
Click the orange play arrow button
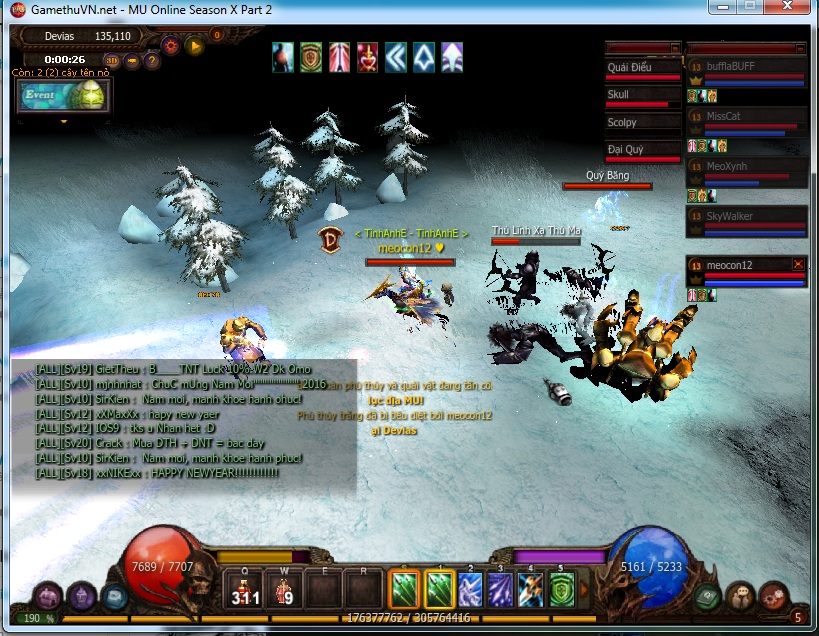[195, 45]
